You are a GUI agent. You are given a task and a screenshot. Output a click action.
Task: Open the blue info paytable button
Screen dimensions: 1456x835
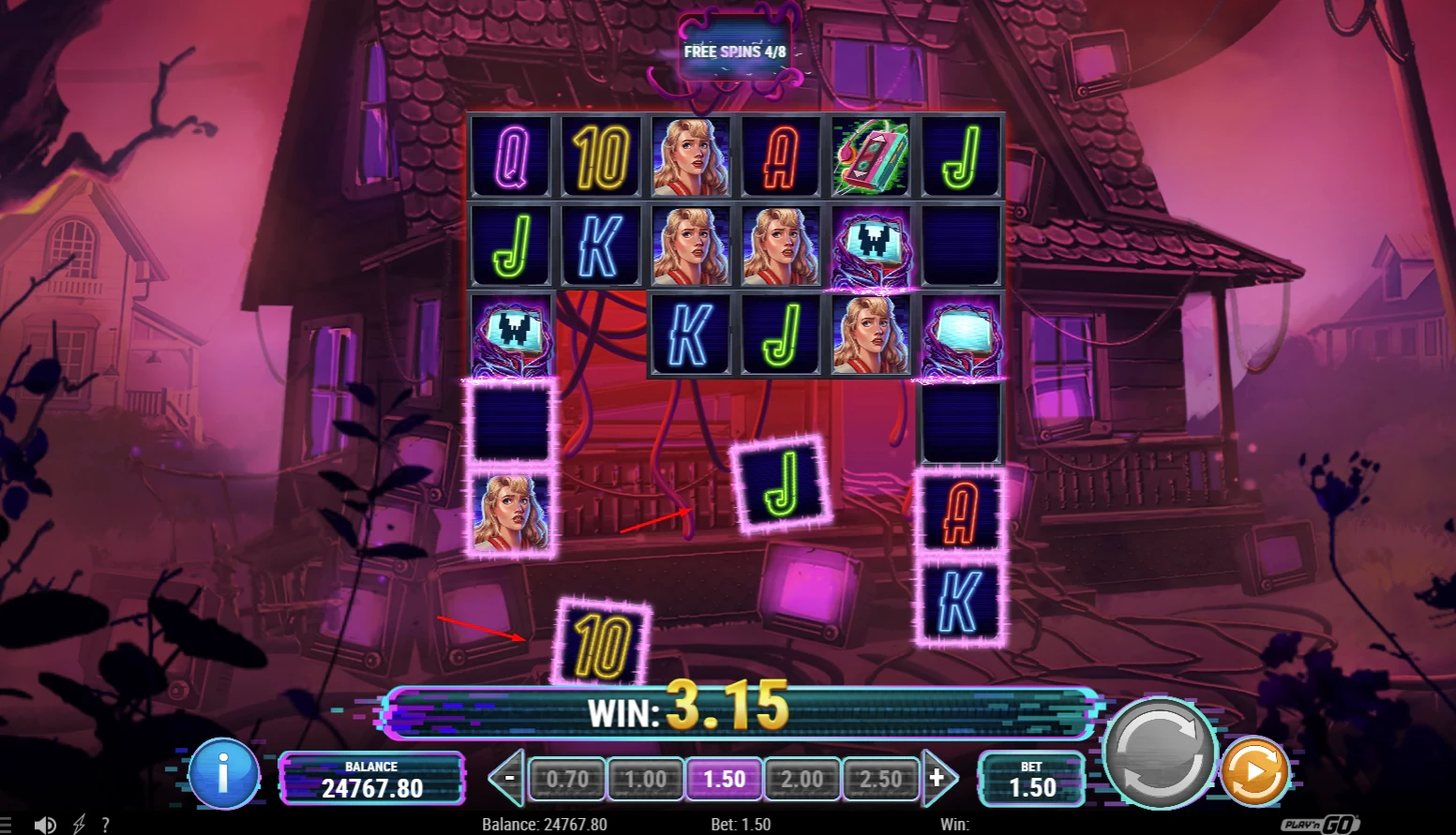pos(223,774)
